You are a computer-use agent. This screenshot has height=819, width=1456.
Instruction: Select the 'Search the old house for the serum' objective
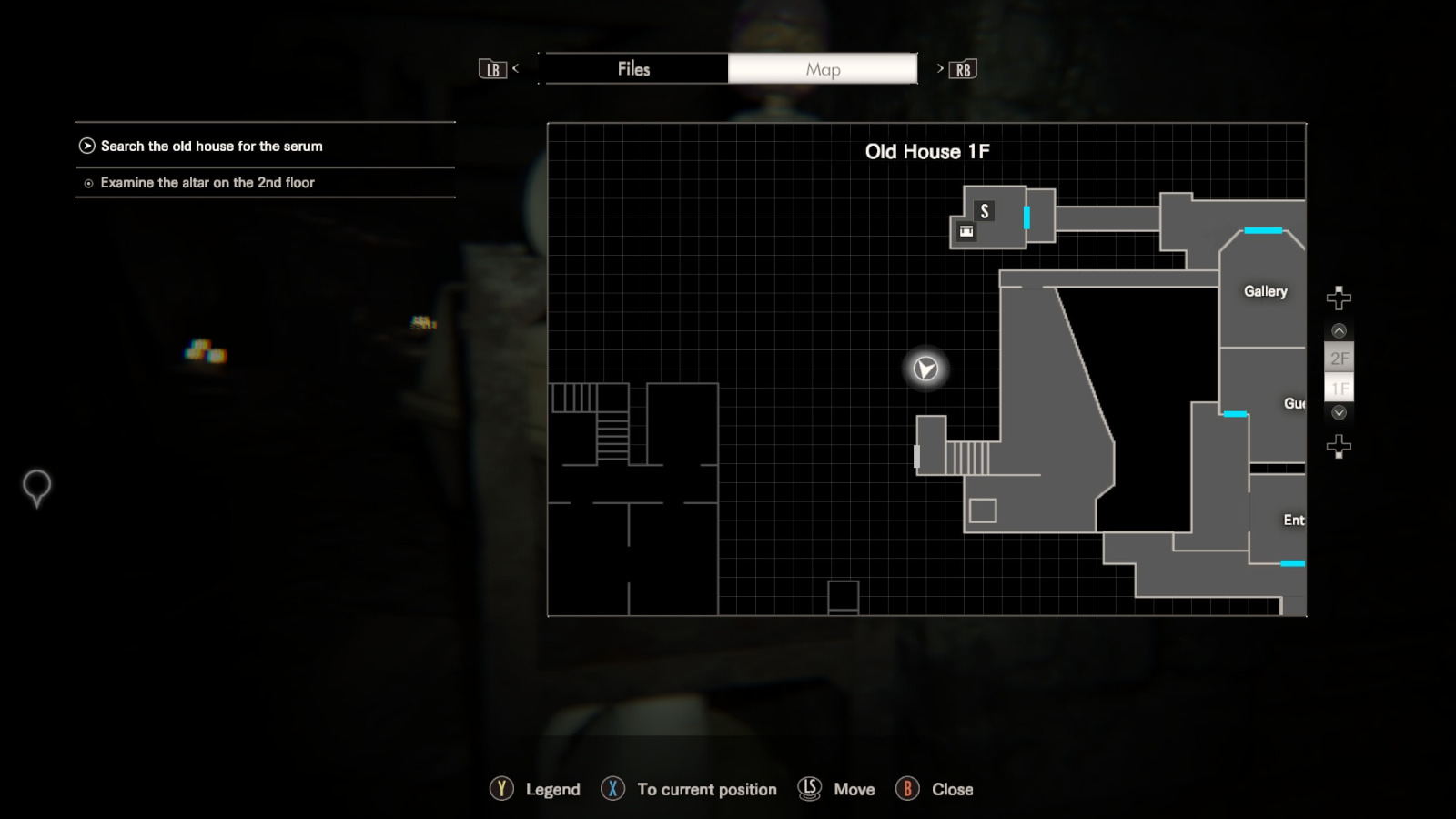(x=212, y=146)
